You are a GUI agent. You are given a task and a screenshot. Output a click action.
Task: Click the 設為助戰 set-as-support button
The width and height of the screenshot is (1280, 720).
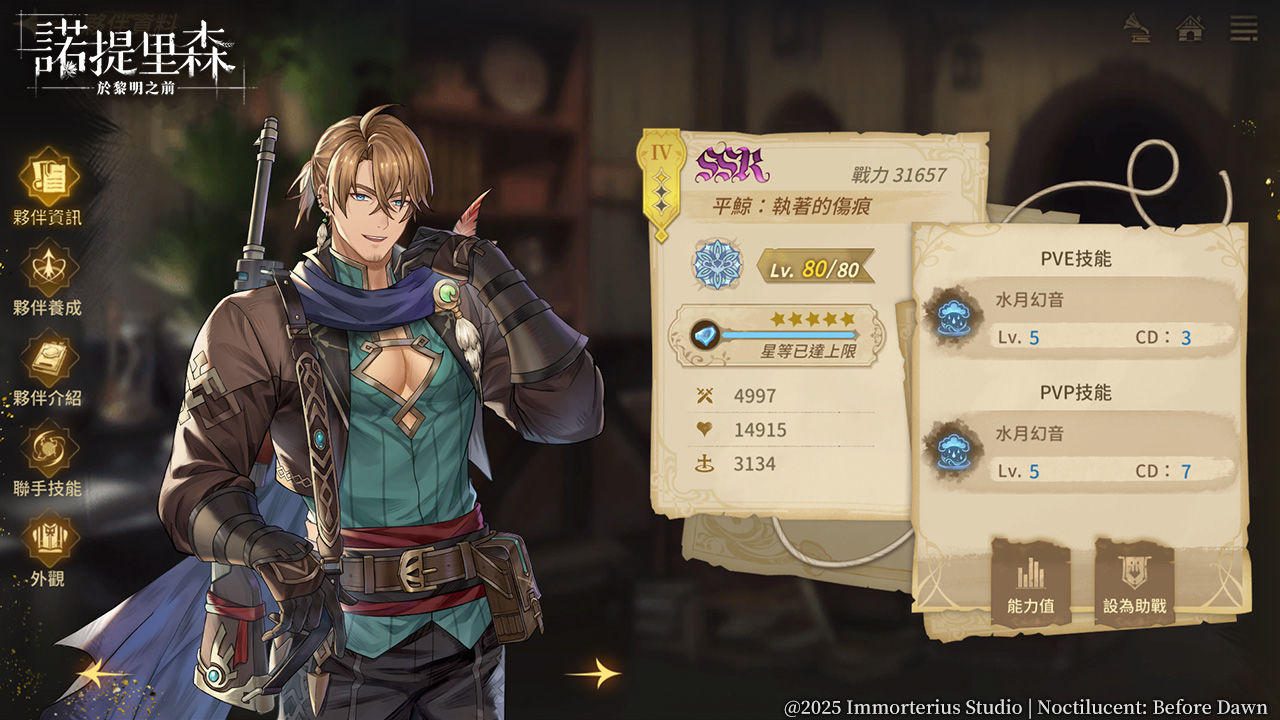tap(1134, 583)
